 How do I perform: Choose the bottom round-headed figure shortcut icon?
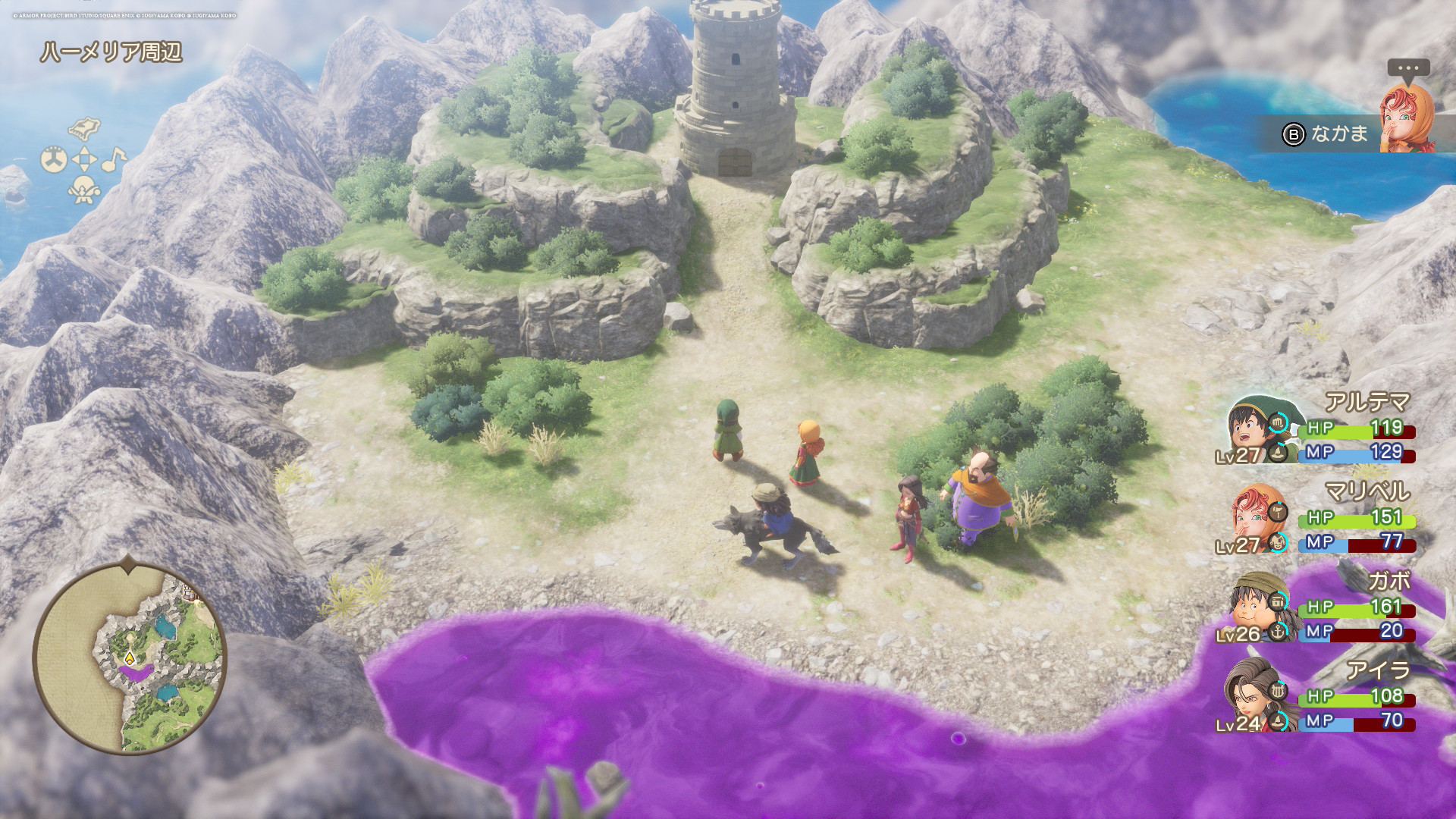coord(84,190)
